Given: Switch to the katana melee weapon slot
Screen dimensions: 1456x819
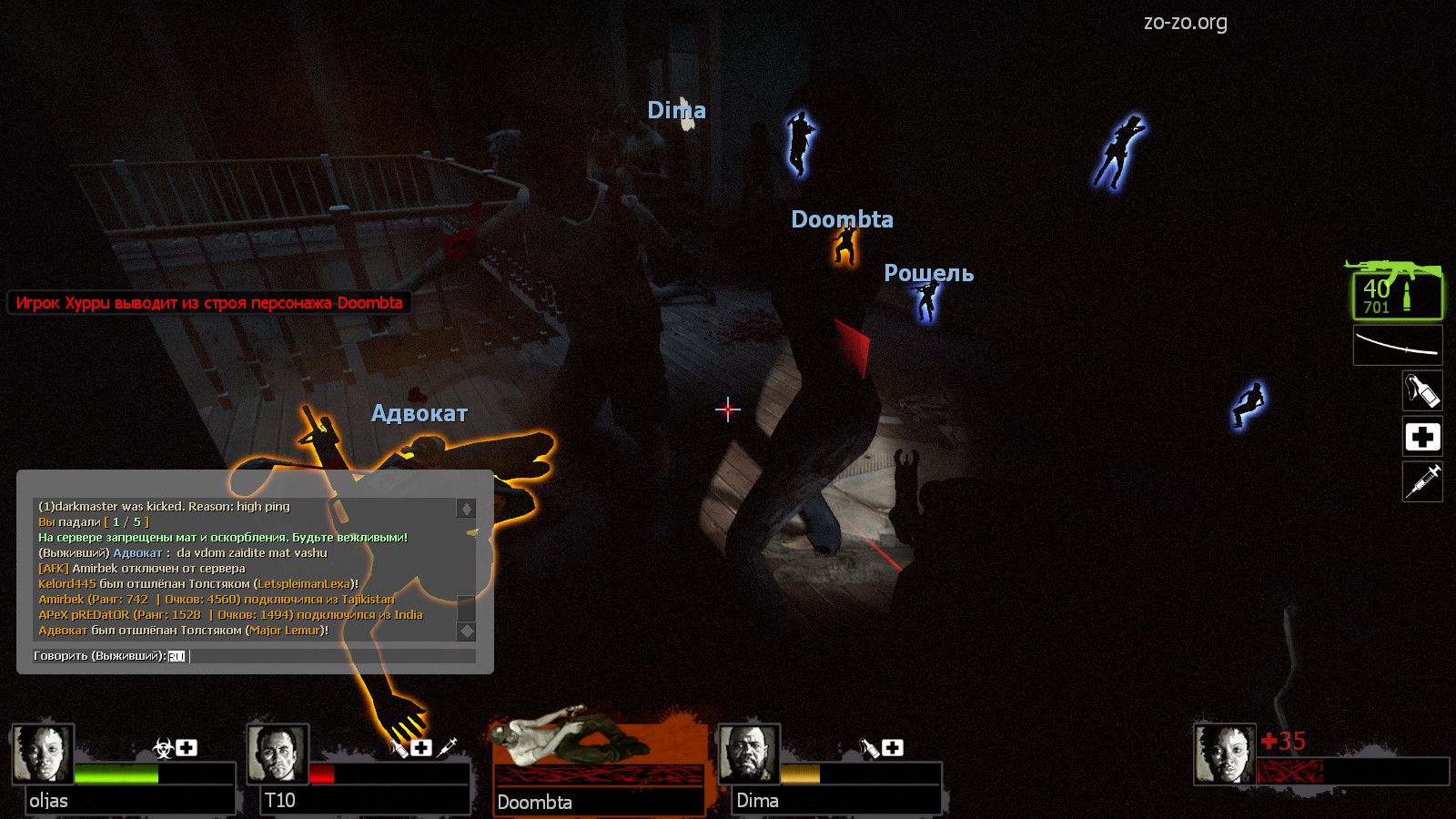Looking at the screenshot, I should 1397,347.
